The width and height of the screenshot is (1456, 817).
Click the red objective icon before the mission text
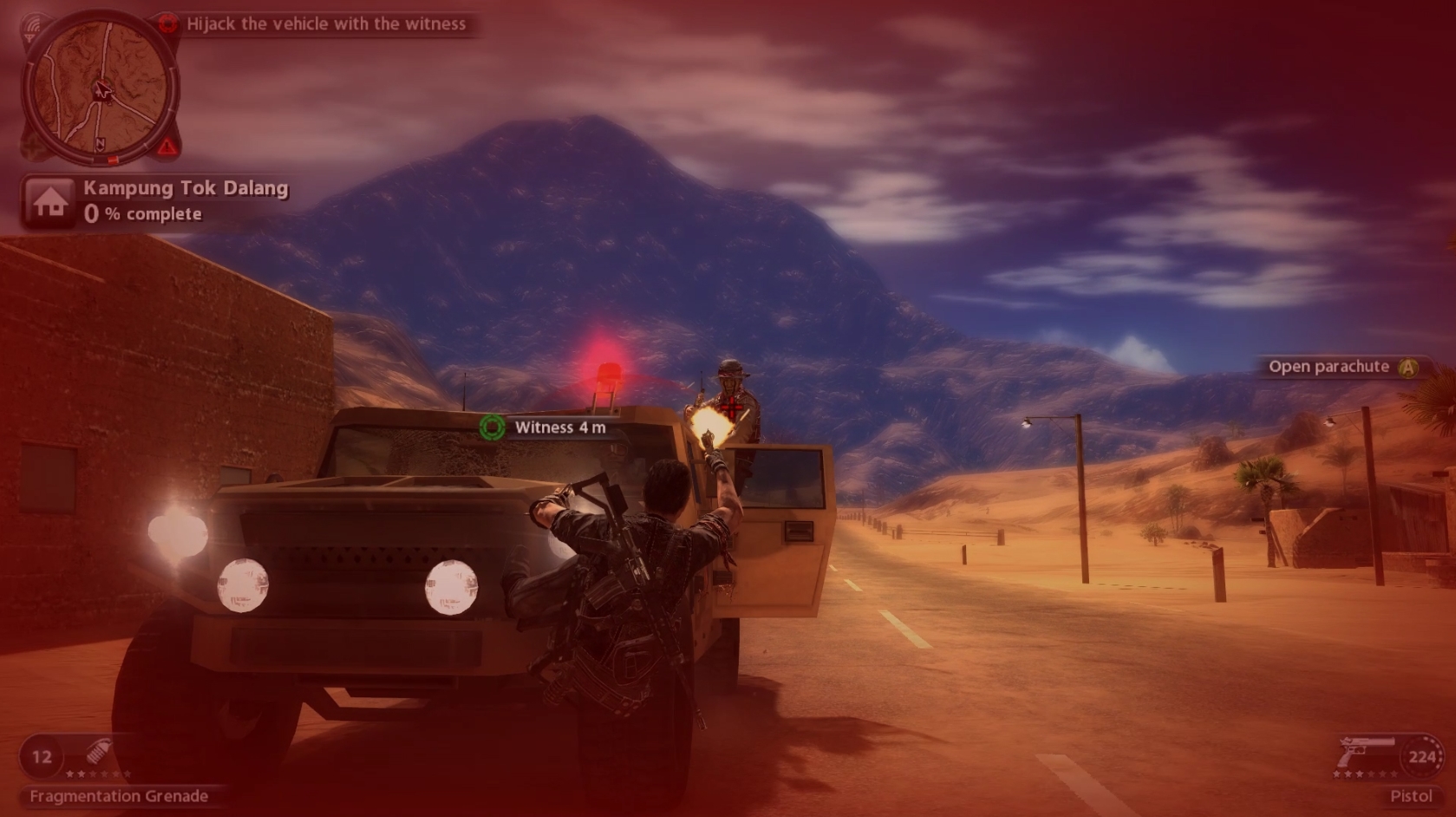coord(169,23)
